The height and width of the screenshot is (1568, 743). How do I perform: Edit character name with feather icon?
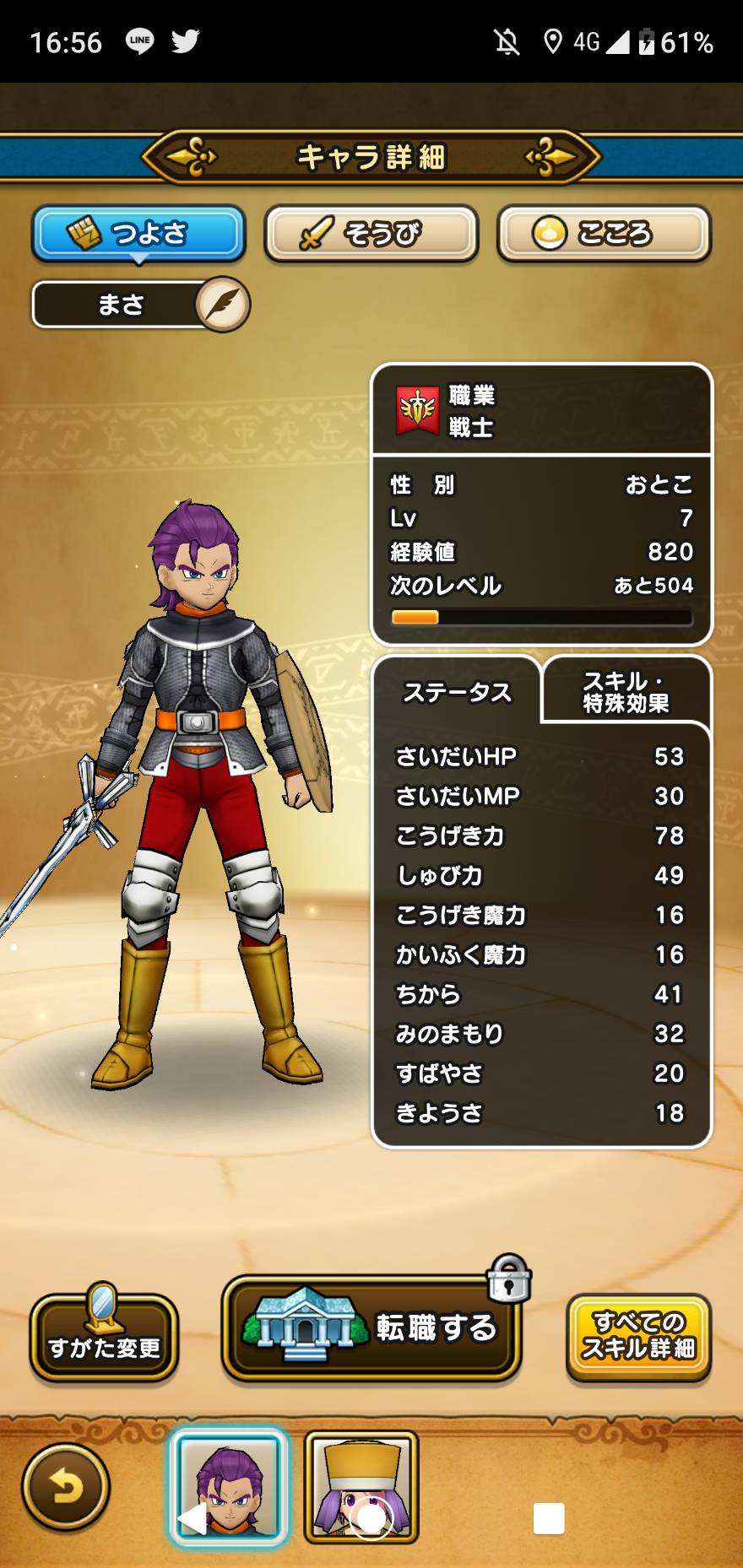(224, 304)
